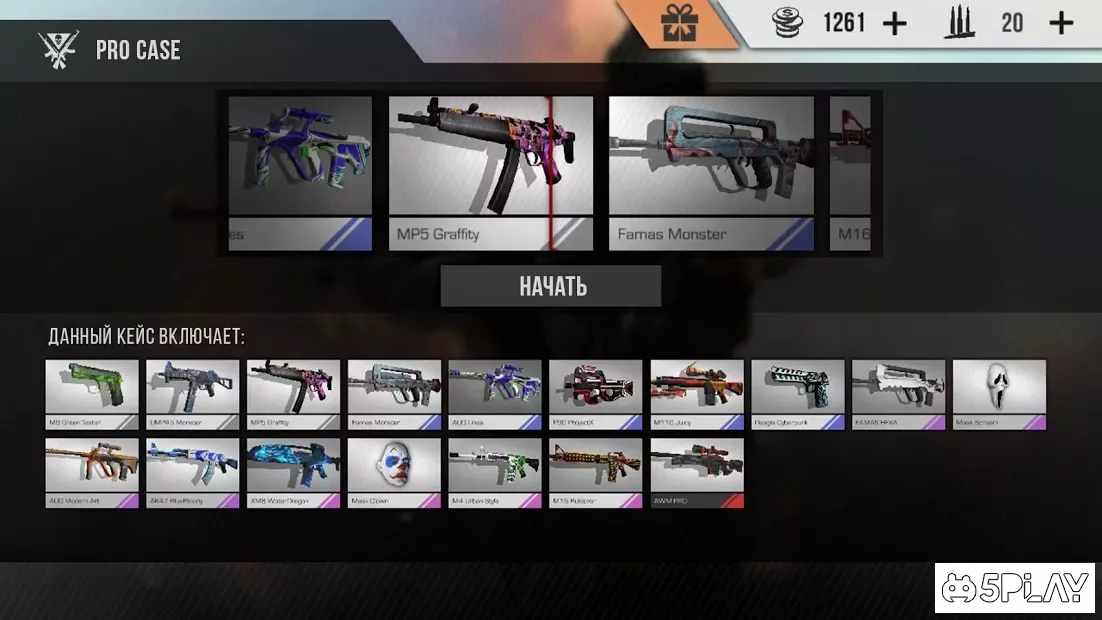
Task: Select the Famas Monster roulette card
Action: point(711,172)
